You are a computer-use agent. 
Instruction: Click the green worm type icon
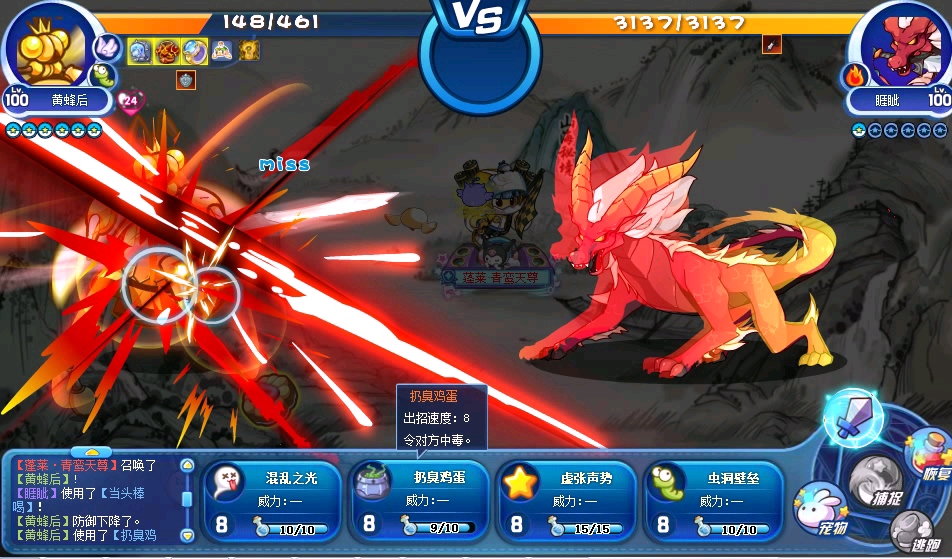[x=104, y=74]
